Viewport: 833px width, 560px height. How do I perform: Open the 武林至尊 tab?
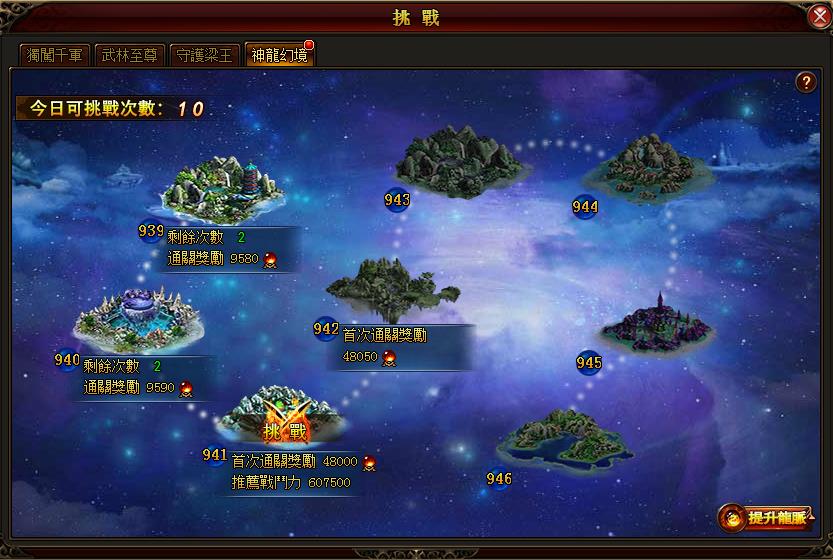coord(129,55)
